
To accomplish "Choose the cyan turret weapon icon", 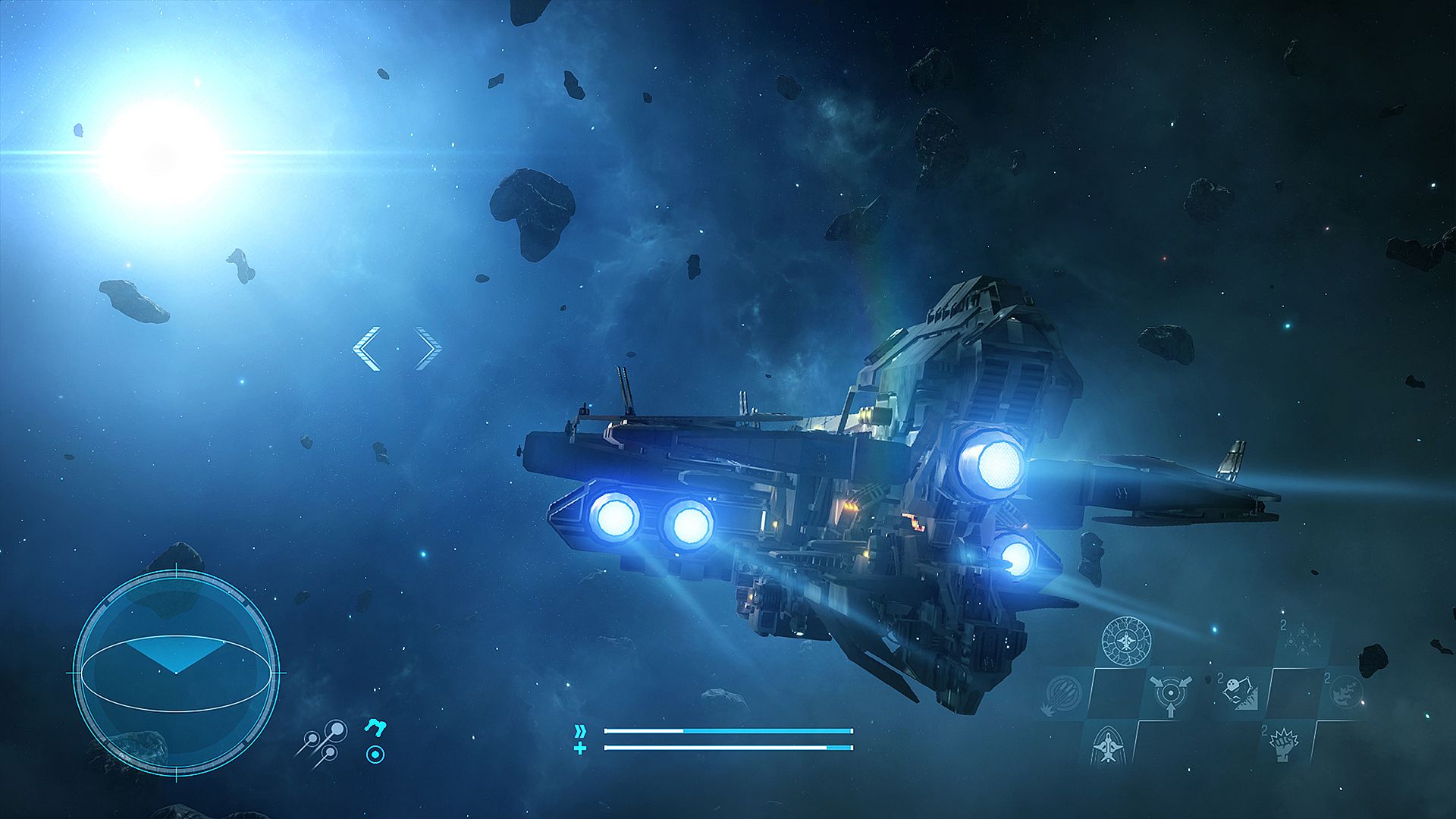I will (x=375, y=727).
